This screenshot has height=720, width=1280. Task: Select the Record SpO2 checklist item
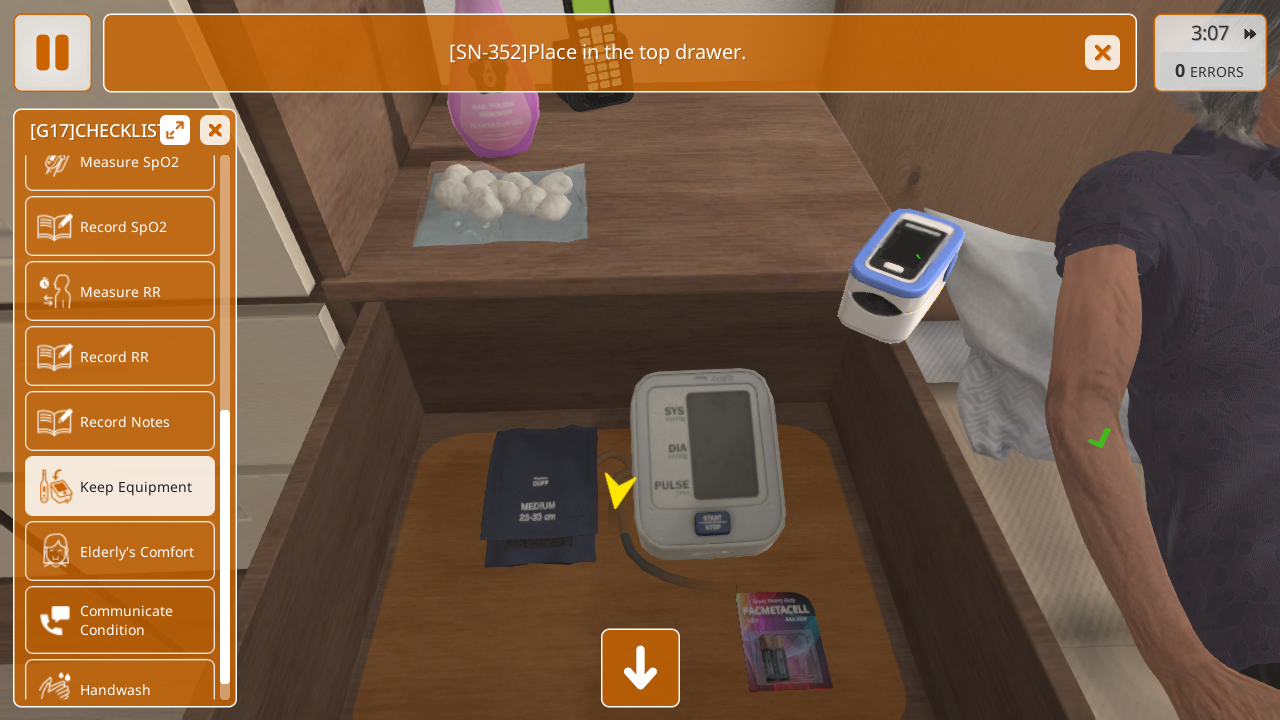[120, 226]
